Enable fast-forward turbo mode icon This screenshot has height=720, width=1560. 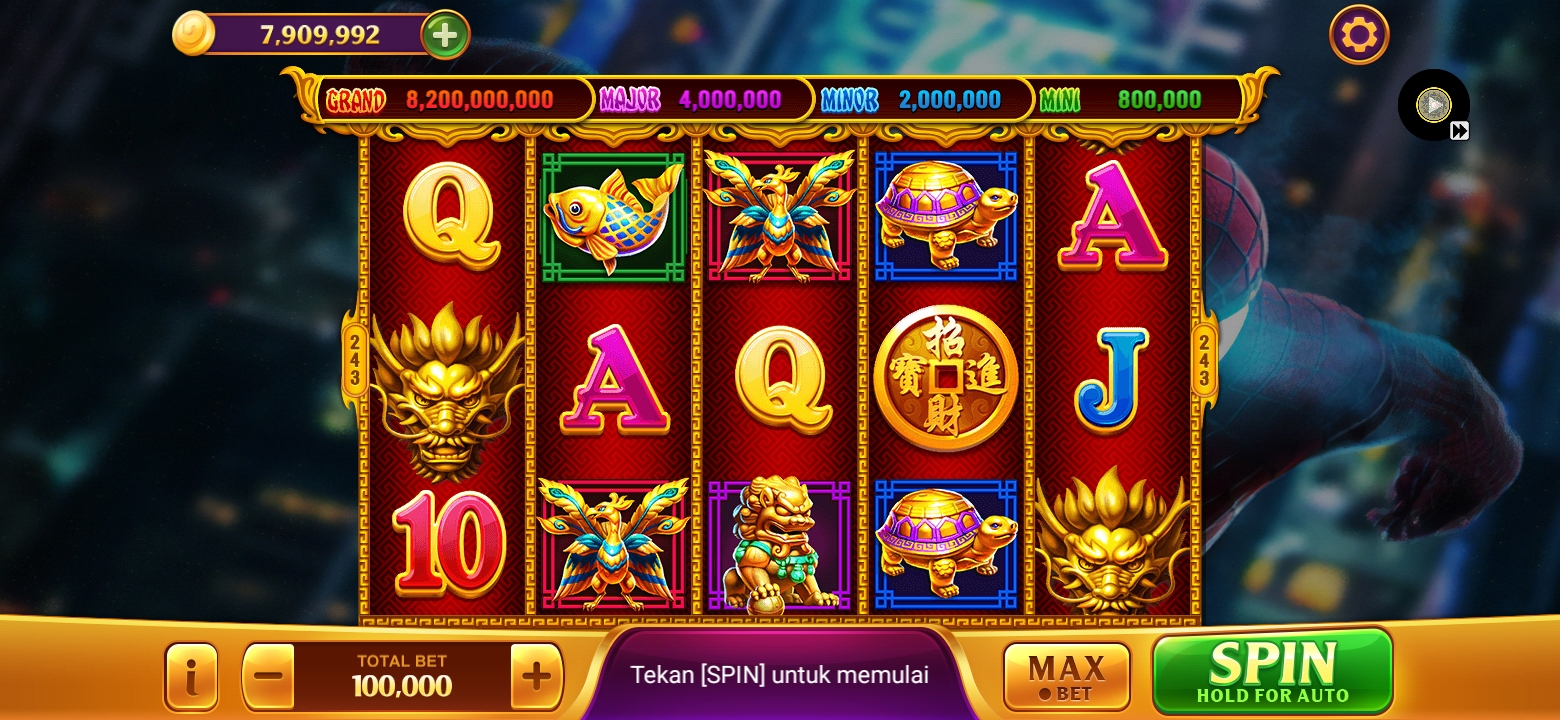[1461, 128]
